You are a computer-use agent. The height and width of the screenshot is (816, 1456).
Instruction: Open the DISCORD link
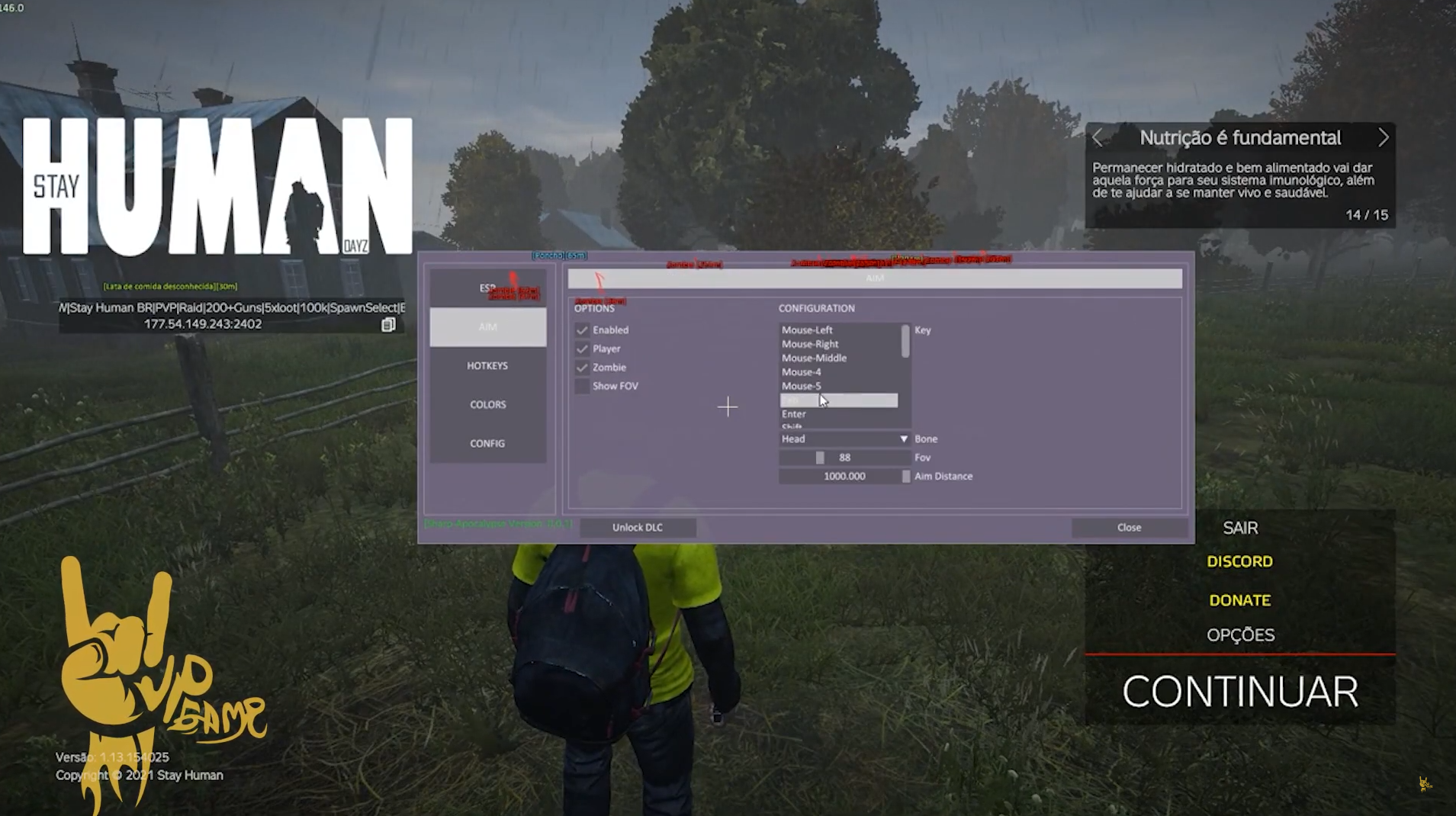(1239, 561)
